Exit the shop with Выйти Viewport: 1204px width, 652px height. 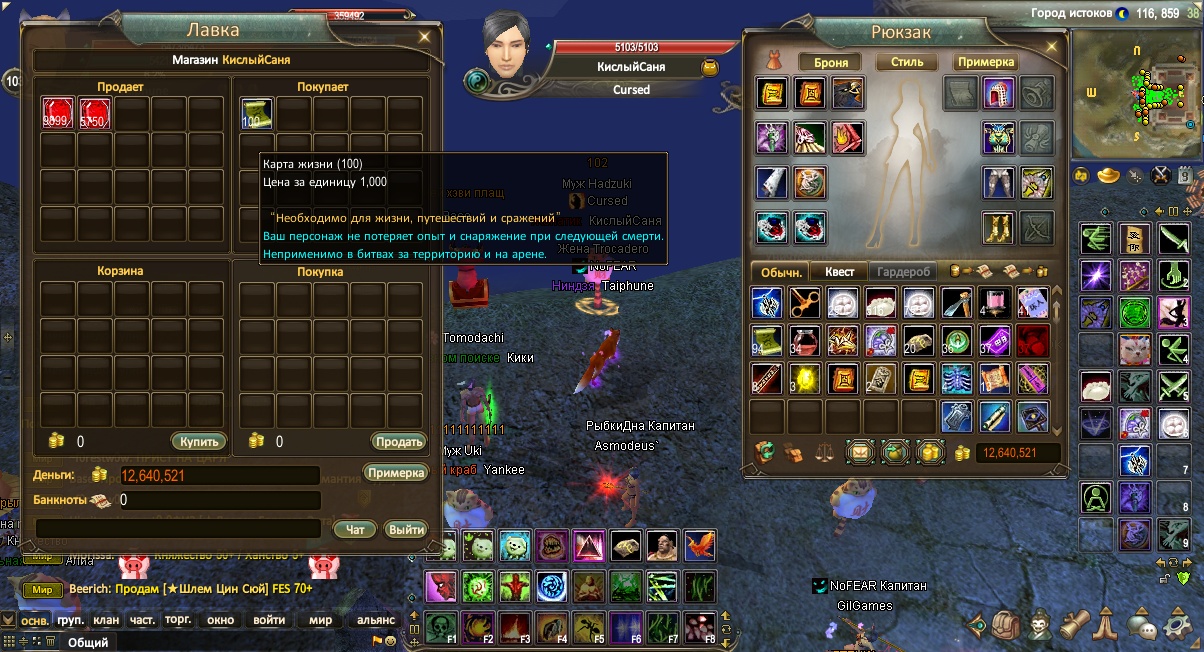coord(406,529)
